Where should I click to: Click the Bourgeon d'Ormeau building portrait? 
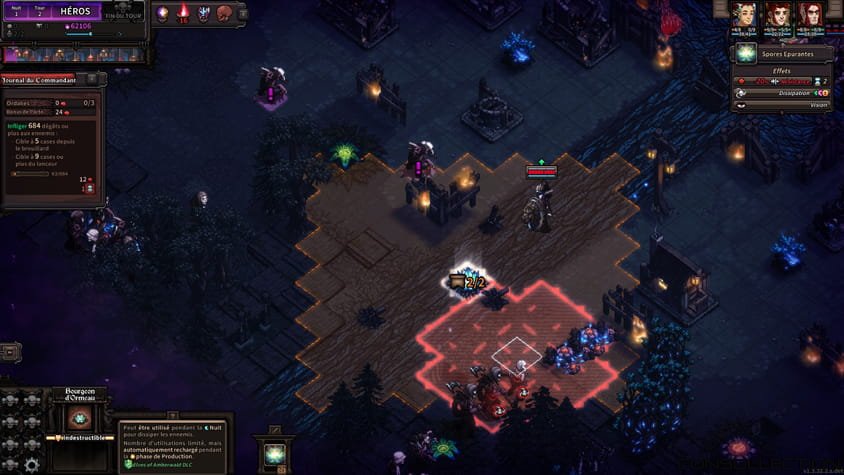pos(81,417)
